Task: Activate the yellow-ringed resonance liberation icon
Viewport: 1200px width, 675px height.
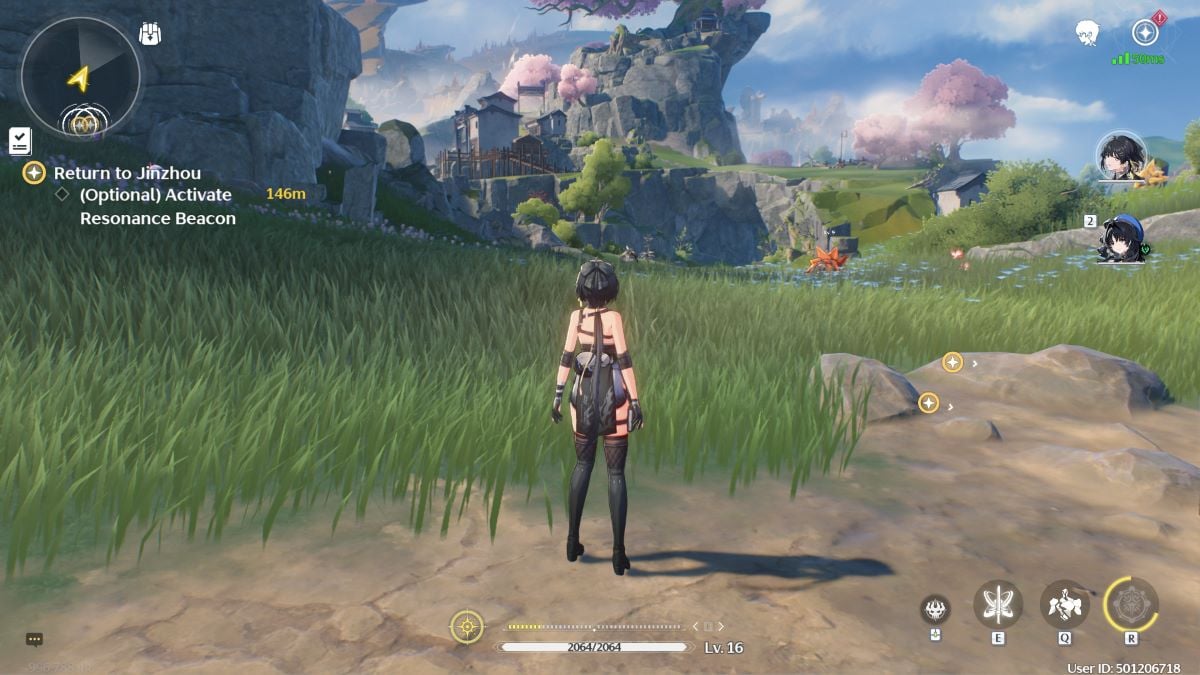Action: pos(1131,604)
